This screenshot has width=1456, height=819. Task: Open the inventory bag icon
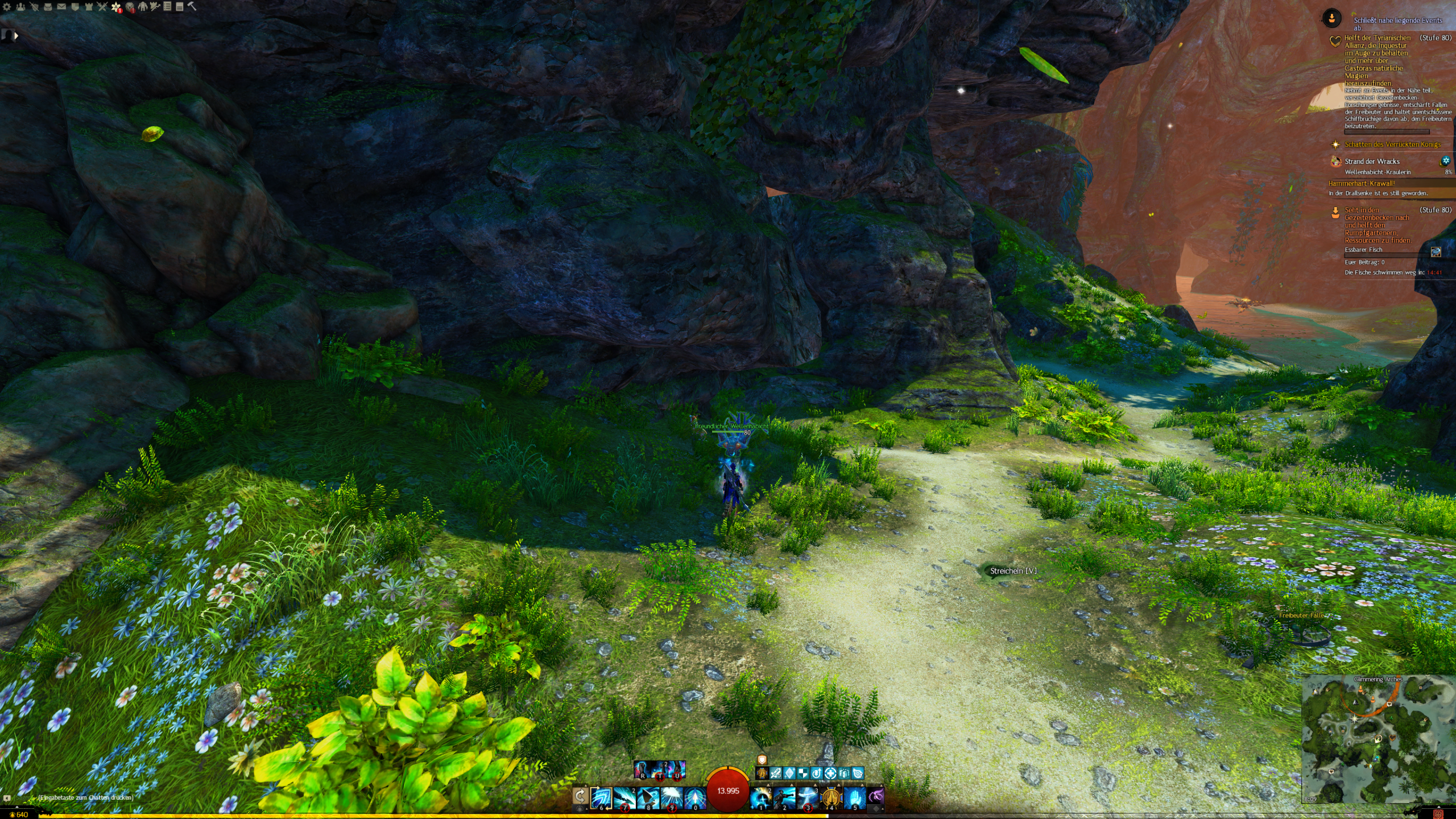pyautogui.click(x=48, y=7)
